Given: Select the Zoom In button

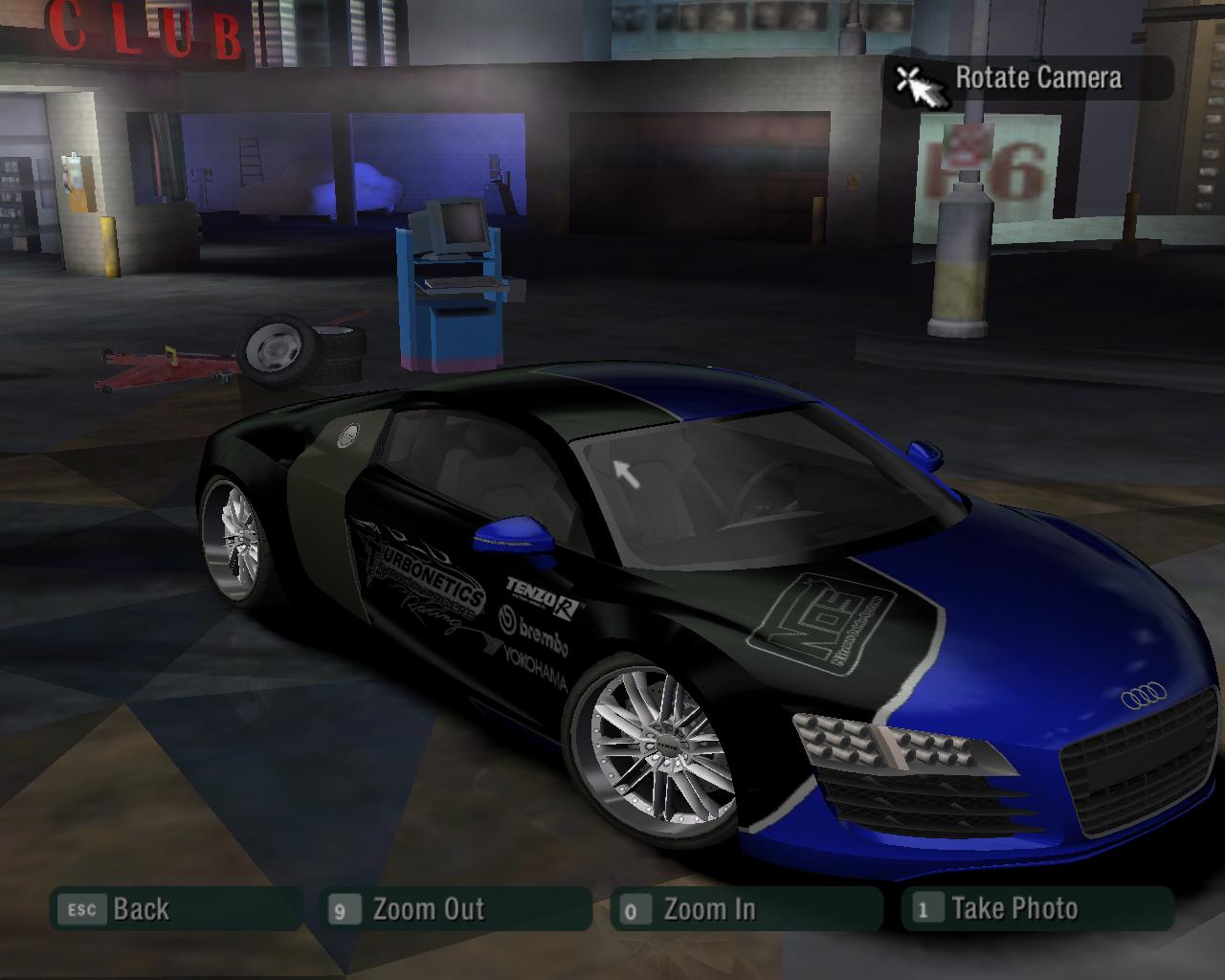Looking at the screenshot, I should click(x=746, y=909).
